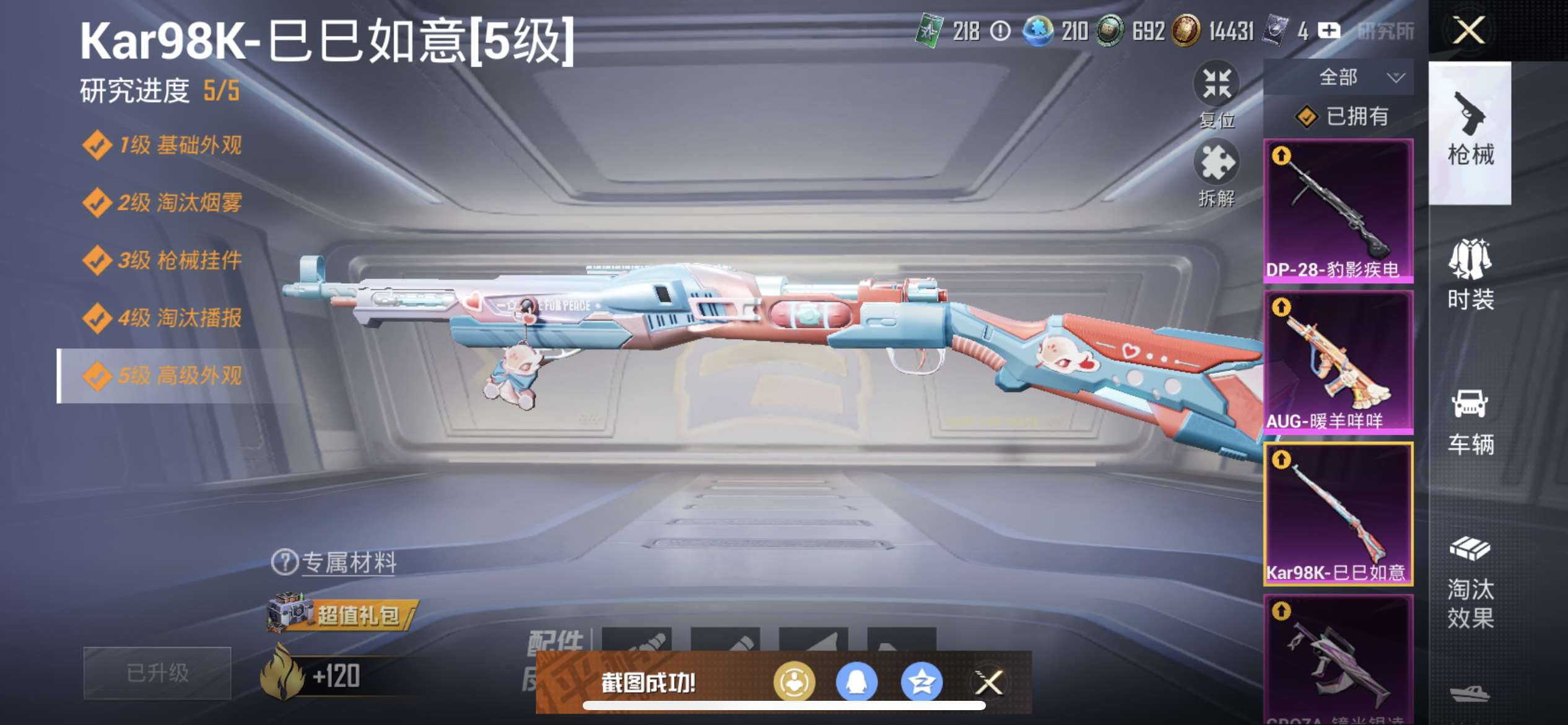Screen dimensions: 1568x725
Task: Choose the DP-28-豹影疾电 skin thumbnail
Action: [1338, 211]
